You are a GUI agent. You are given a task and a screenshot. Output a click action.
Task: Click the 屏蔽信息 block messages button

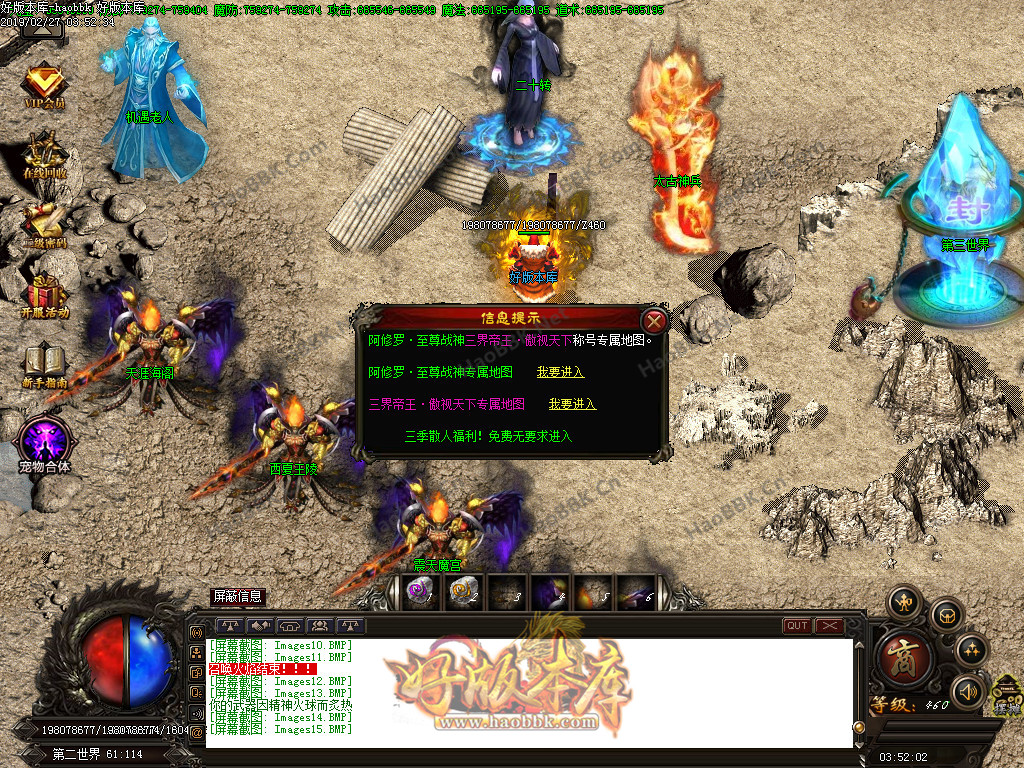pyautogui.click(x=237, y=596)
